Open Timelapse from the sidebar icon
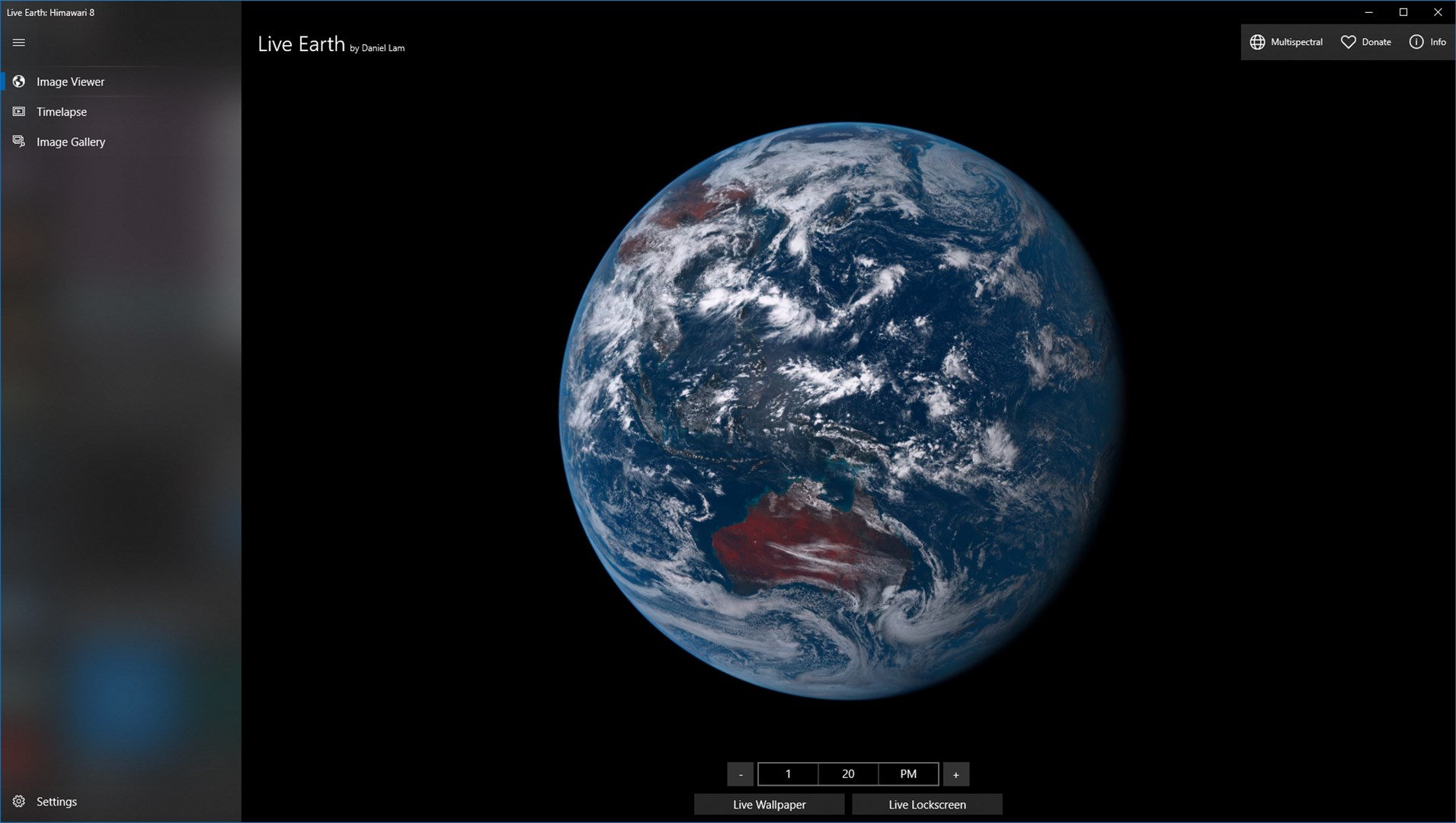 pyautogui.click(x=18, y=111)
